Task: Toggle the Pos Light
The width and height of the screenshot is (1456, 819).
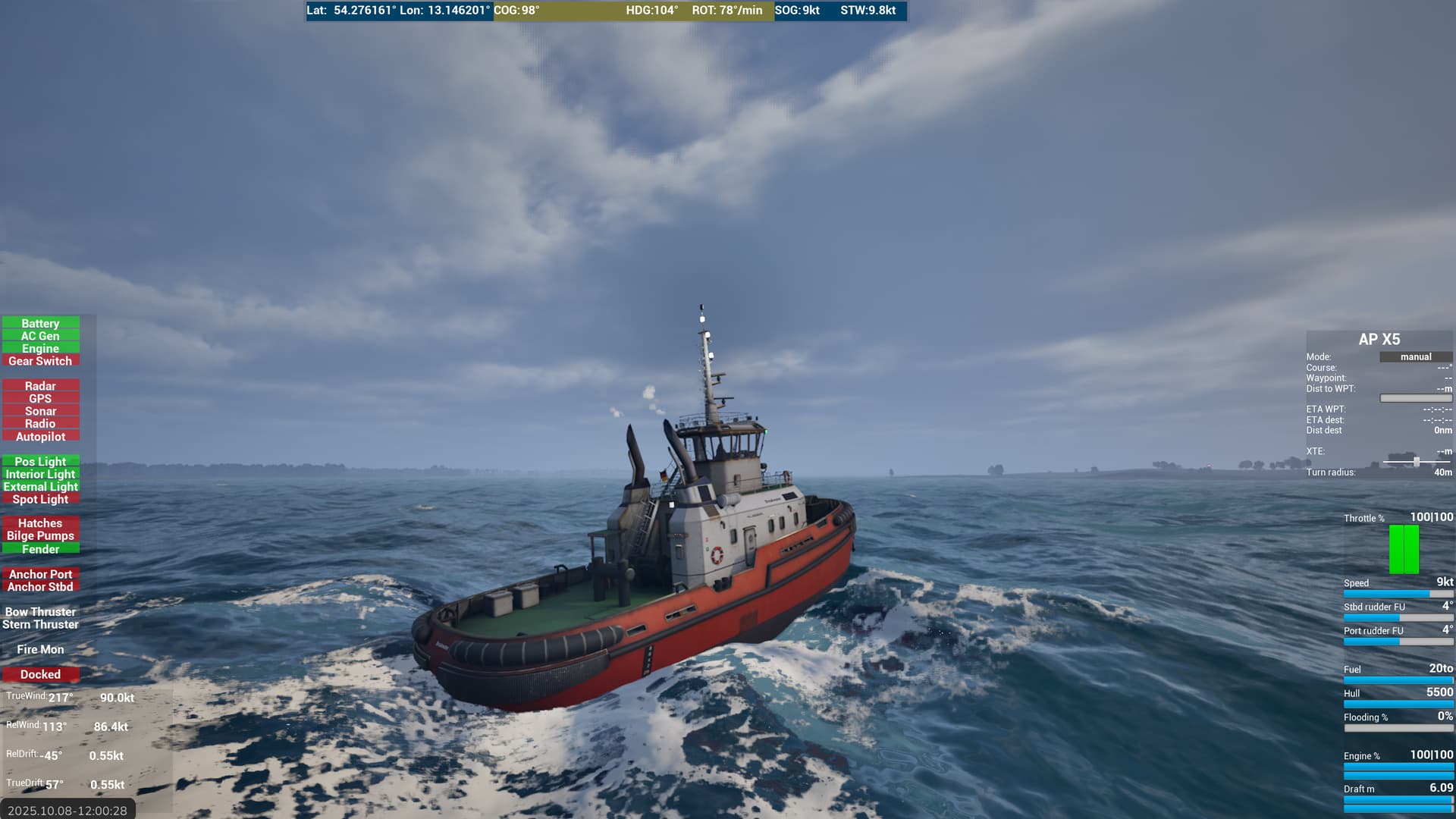Action: coord(40,461)
